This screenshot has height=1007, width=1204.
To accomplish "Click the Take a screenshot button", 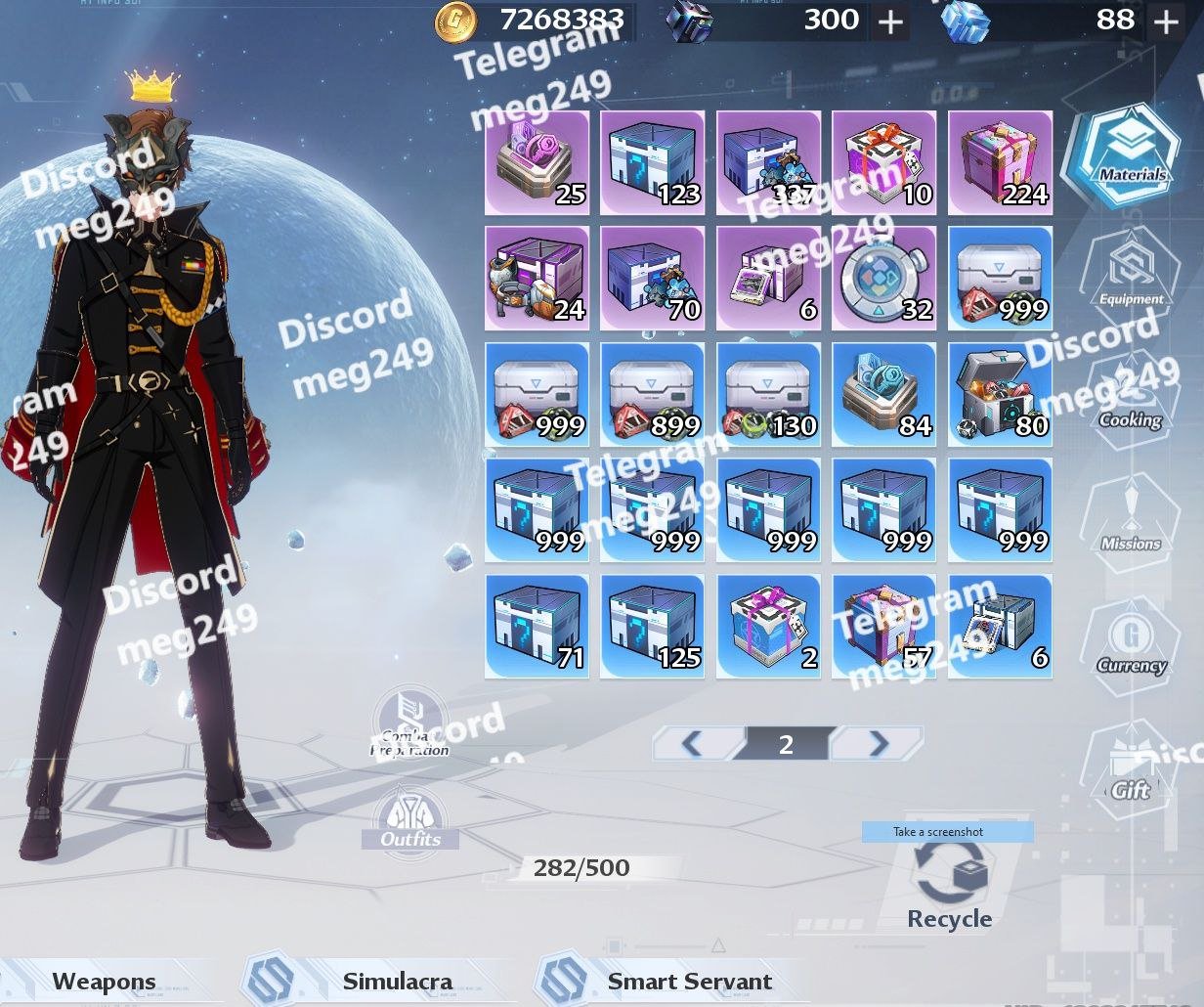I will tap(947, 832).
